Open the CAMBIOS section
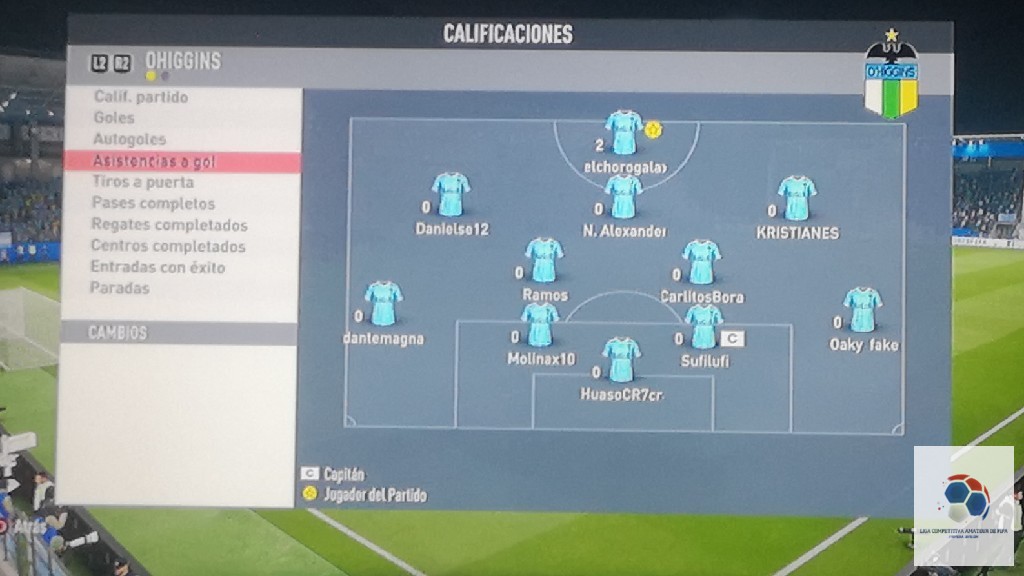 [118, 333]
